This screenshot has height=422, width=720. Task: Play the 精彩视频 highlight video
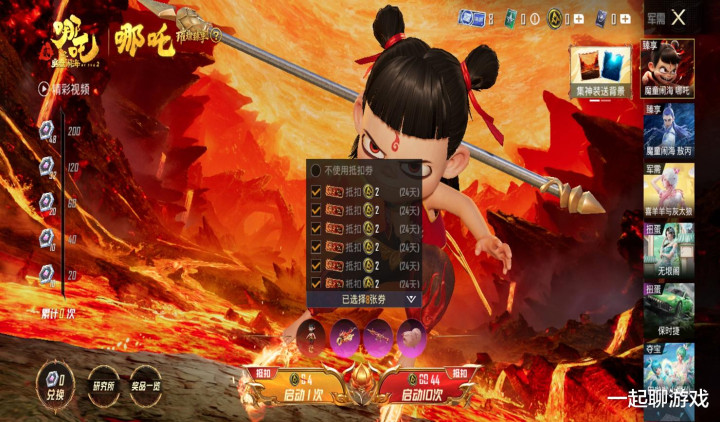64,88
